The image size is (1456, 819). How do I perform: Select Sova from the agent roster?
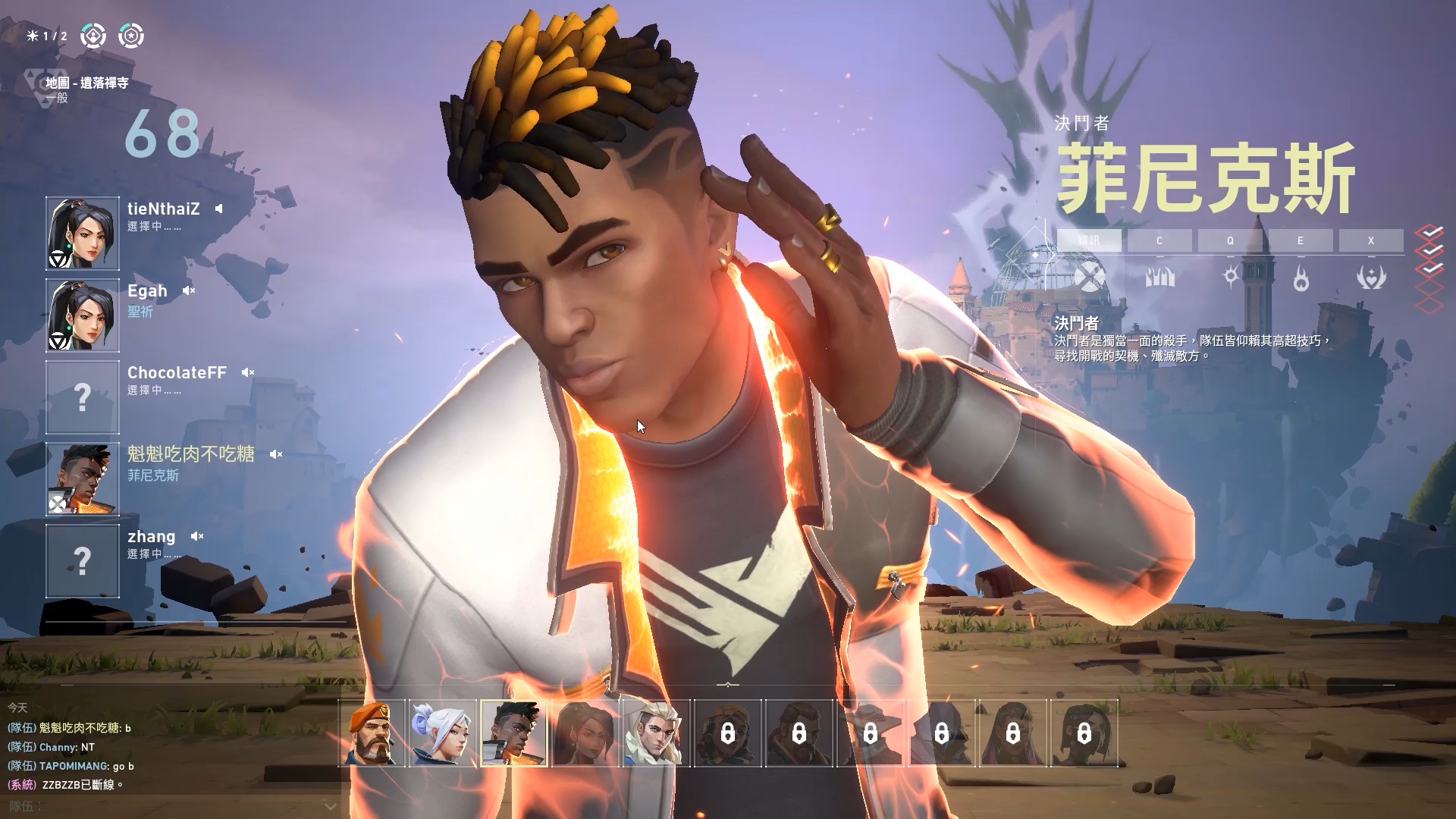[657, 733]
